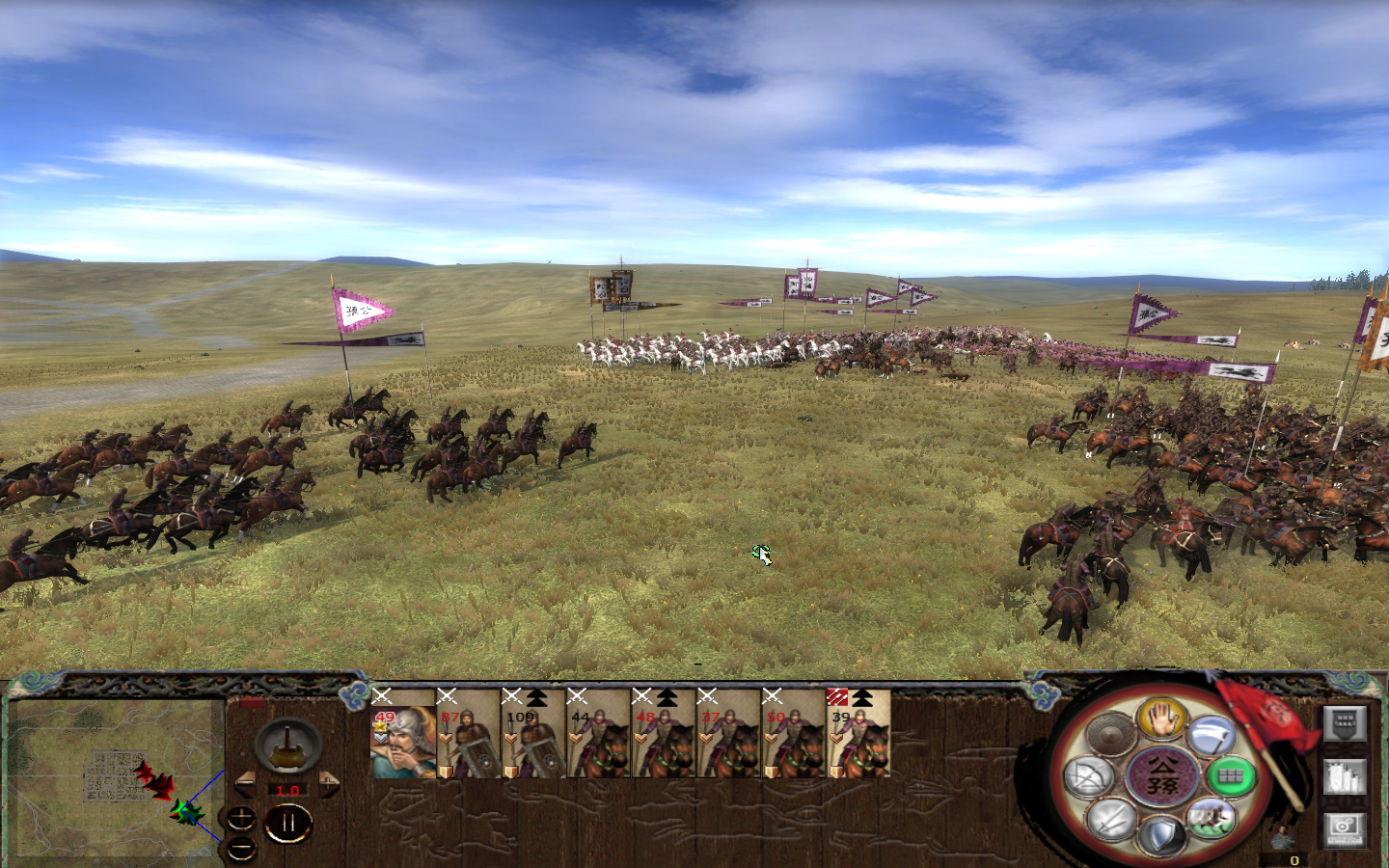Click the 1.0 speed value display
Image resolution: width=1389 pixels, height=868 pixels.
(287, 789)
